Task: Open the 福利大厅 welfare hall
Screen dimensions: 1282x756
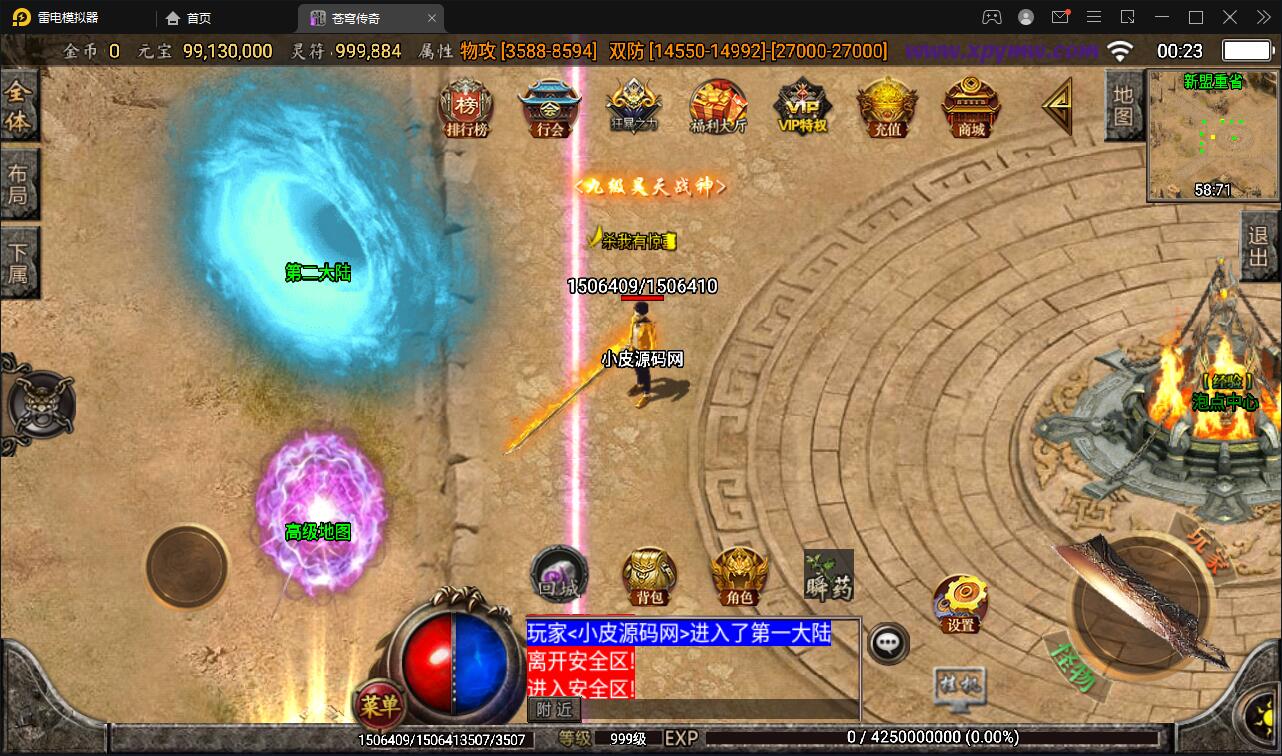Action: [718, 107]
